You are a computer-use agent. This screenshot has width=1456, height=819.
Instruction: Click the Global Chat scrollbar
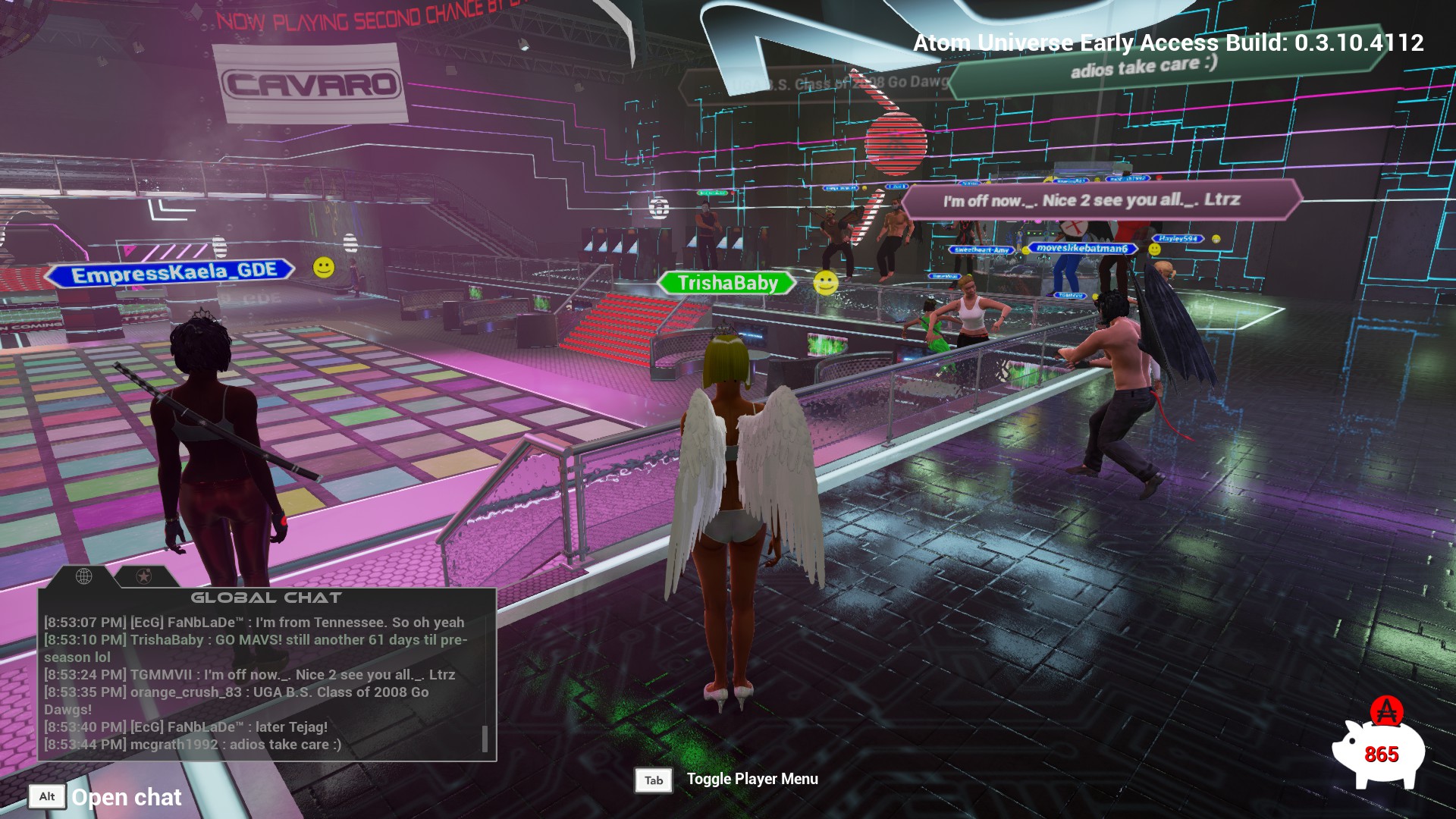click(485, 738)
